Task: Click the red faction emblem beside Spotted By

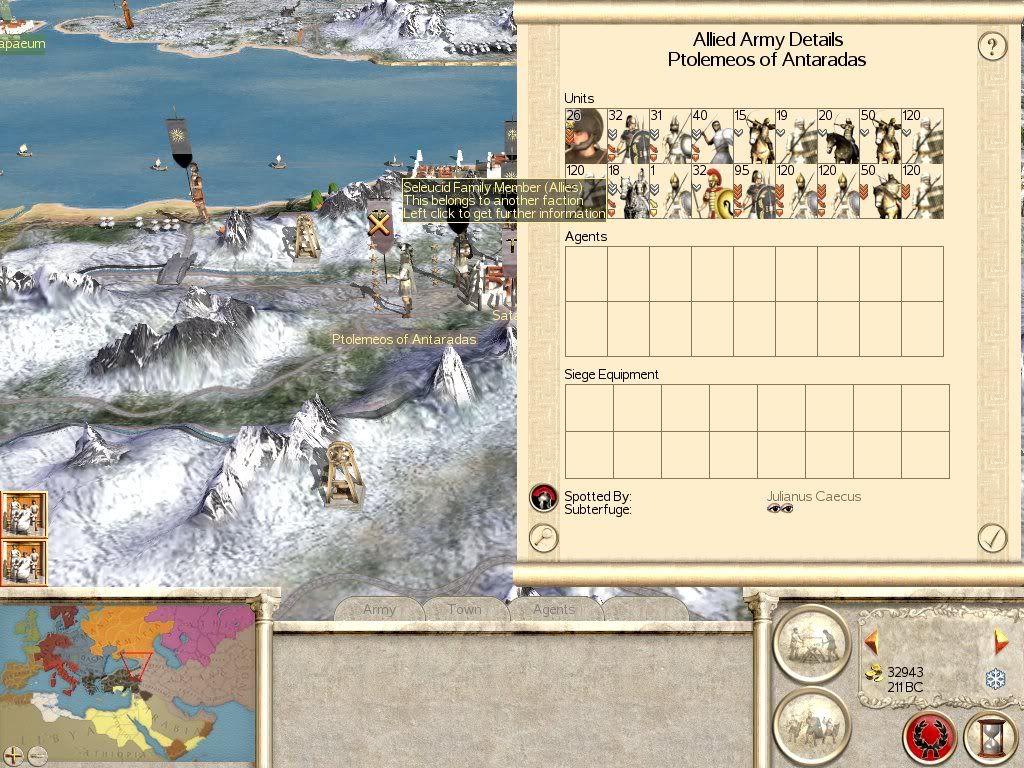Action: (x=543, y=496)
